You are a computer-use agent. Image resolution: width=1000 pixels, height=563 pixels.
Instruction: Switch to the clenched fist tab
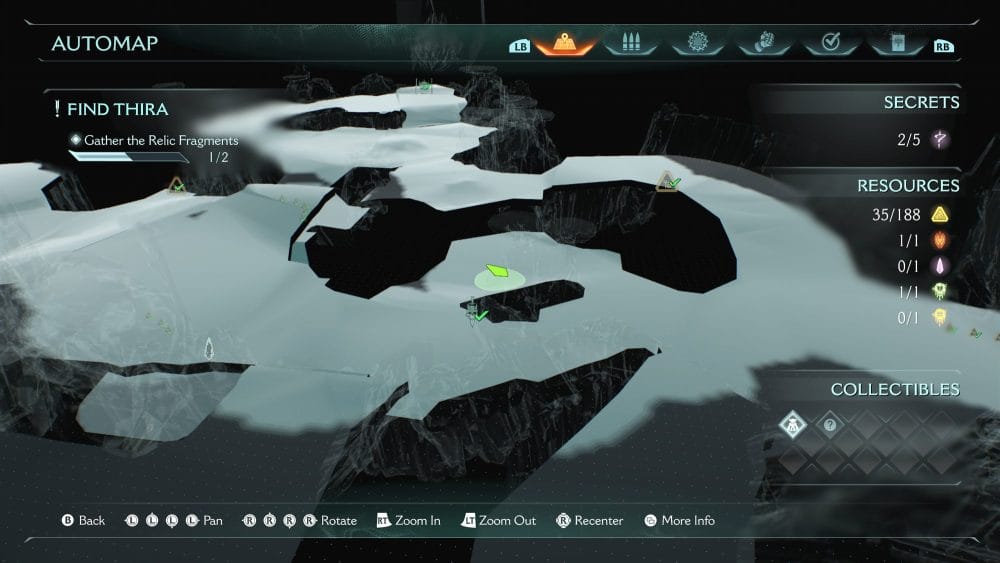click(x=763, y=43)
